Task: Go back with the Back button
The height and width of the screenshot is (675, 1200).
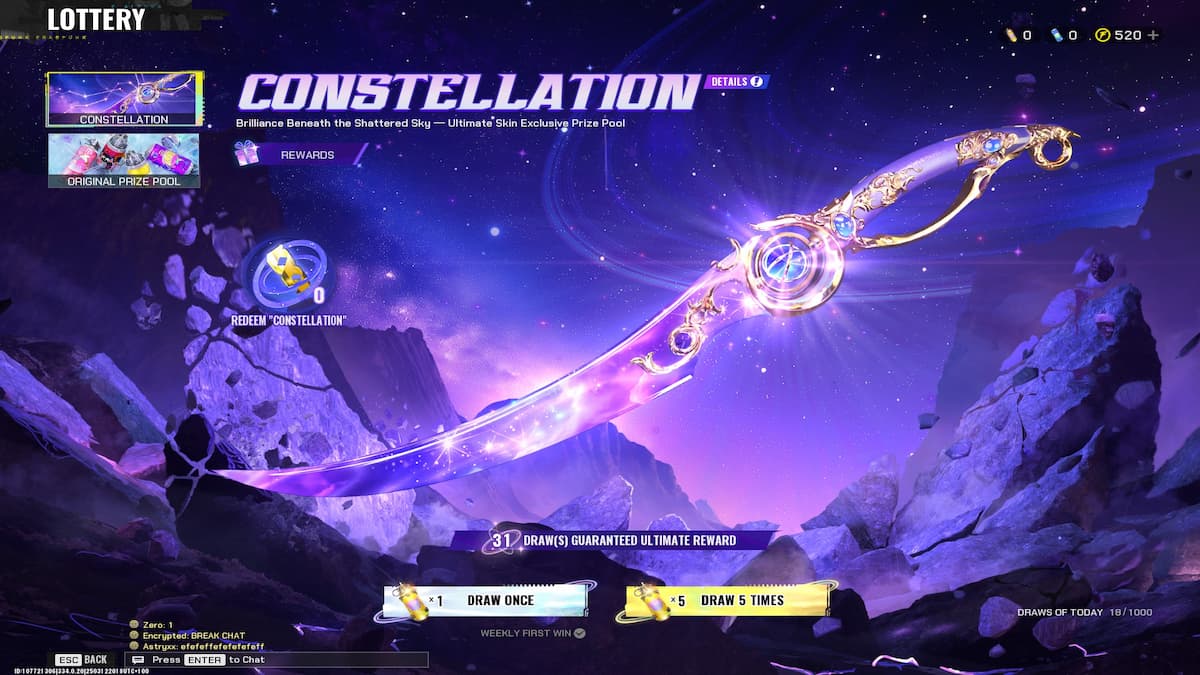Action: pyautogui.click(x=84, y=660)
